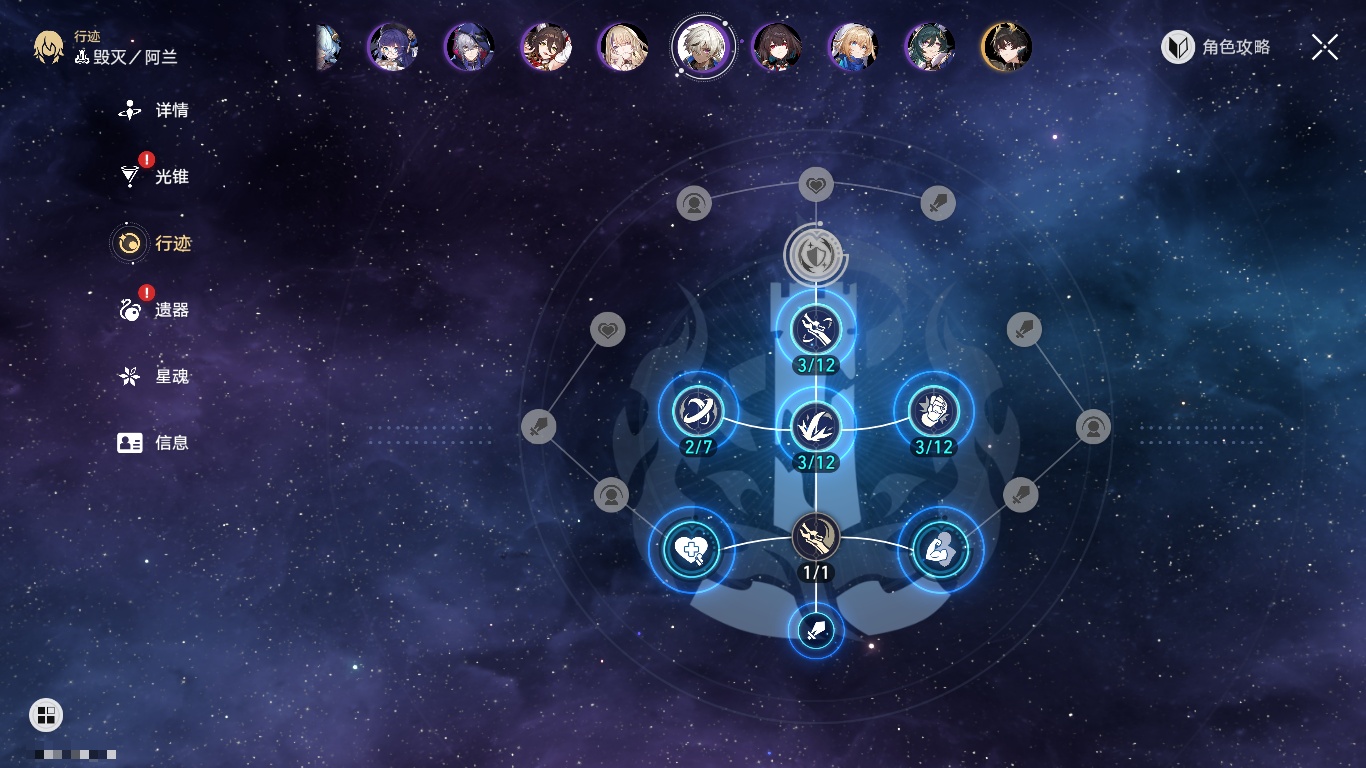
Task: Open the 详情 details tab
Action: pyautogui.click(x=155, y=110)
